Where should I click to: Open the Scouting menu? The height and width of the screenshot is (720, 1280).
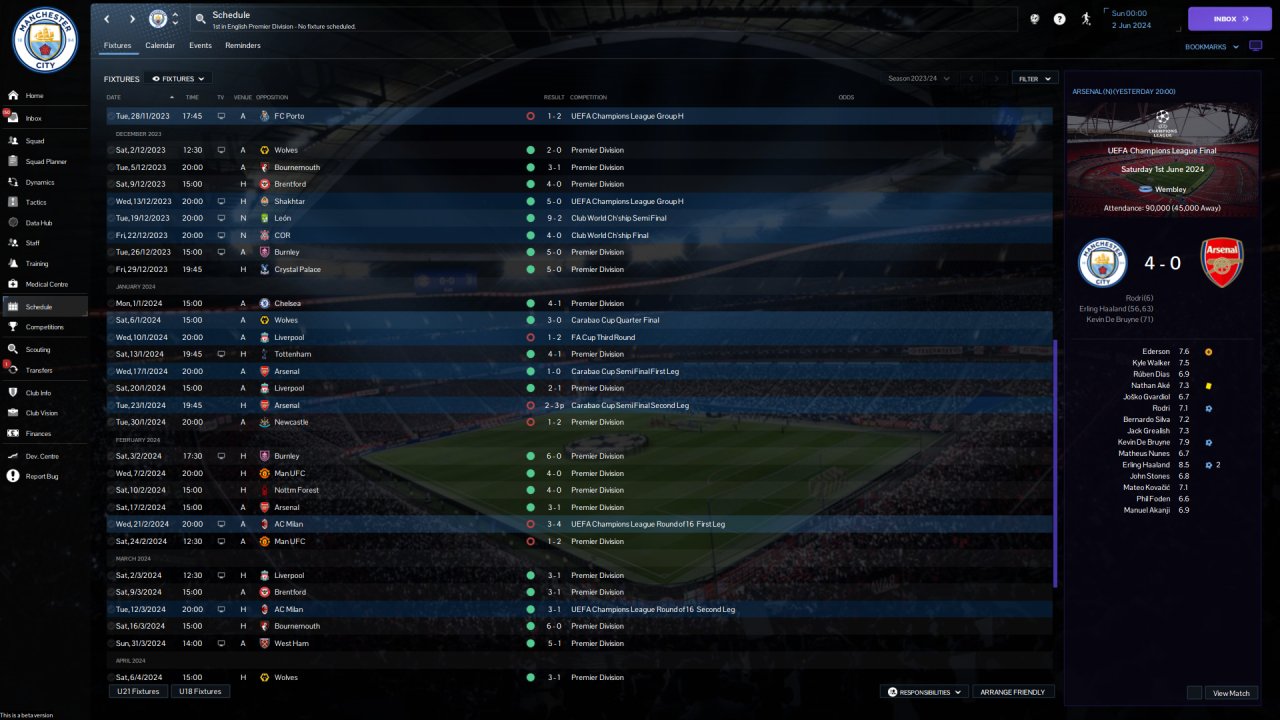coord(38,350)
